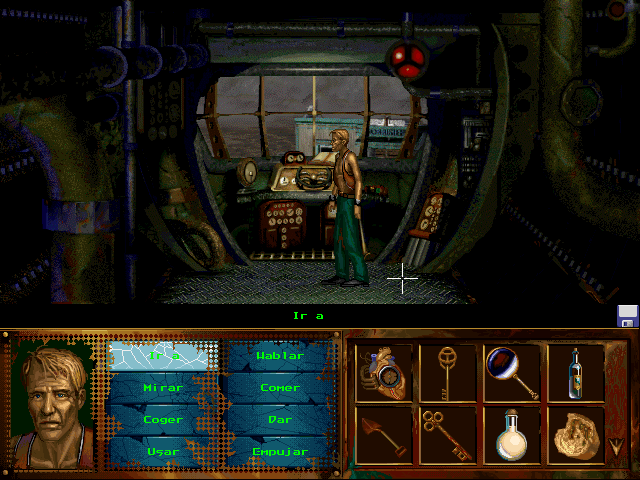This screenshot has height=480, width=640.
Task: Click the 'Comer' verb button
Action: (279, 387)
